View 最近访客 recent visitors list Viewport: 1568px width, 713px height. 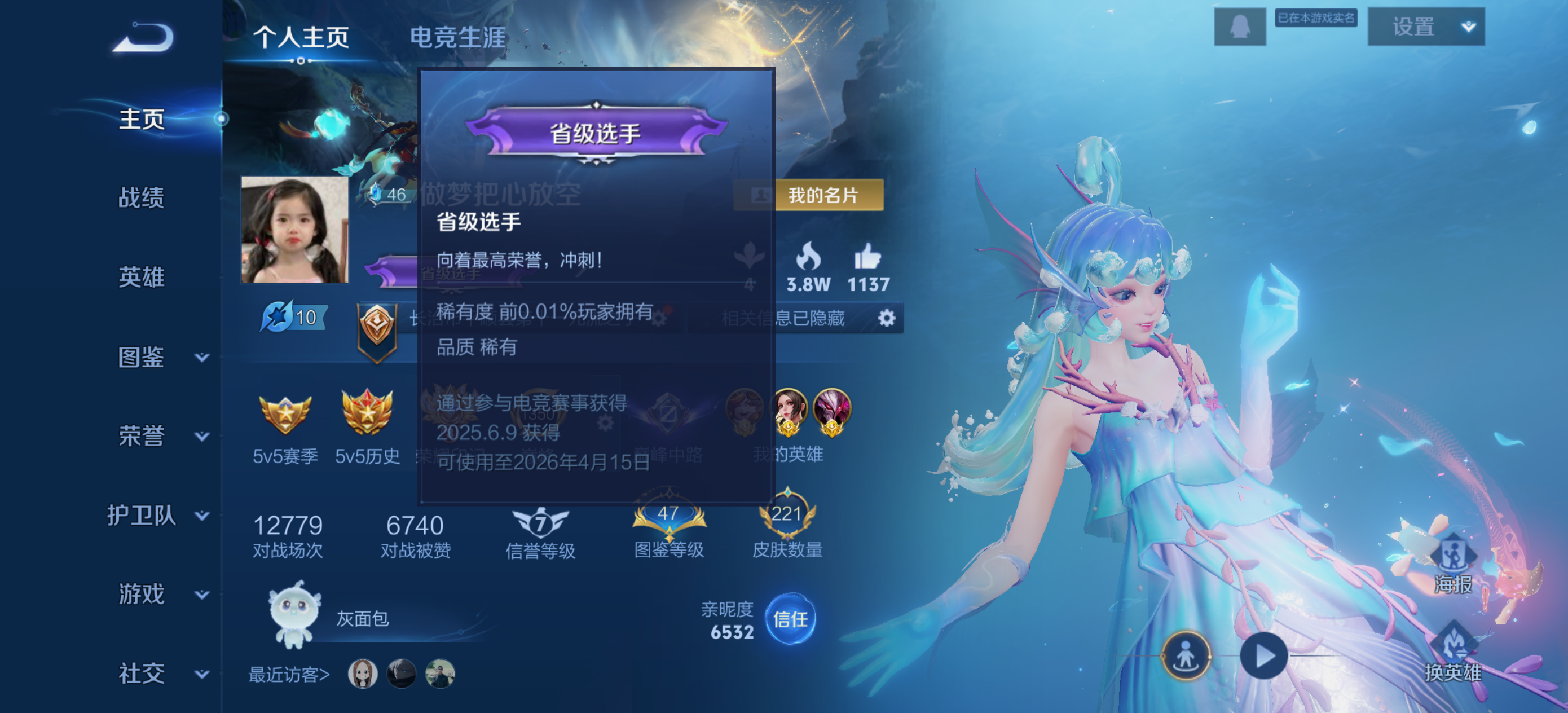[x=289, y=674]
